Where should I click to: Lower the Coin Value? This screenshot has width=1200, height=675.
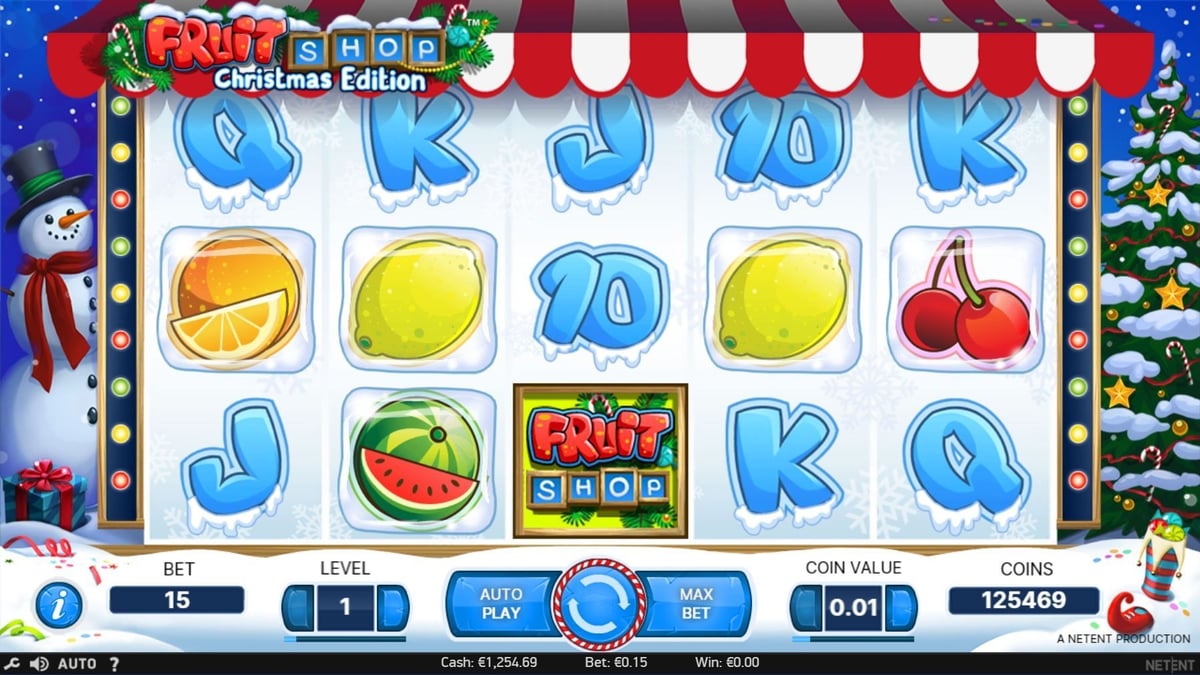click(x=806, y=608)
